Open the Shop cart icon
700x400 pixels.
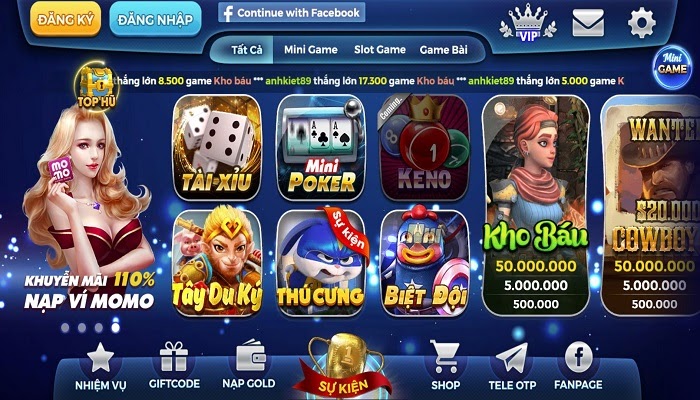pyautogui.click(x=446, y=365)
